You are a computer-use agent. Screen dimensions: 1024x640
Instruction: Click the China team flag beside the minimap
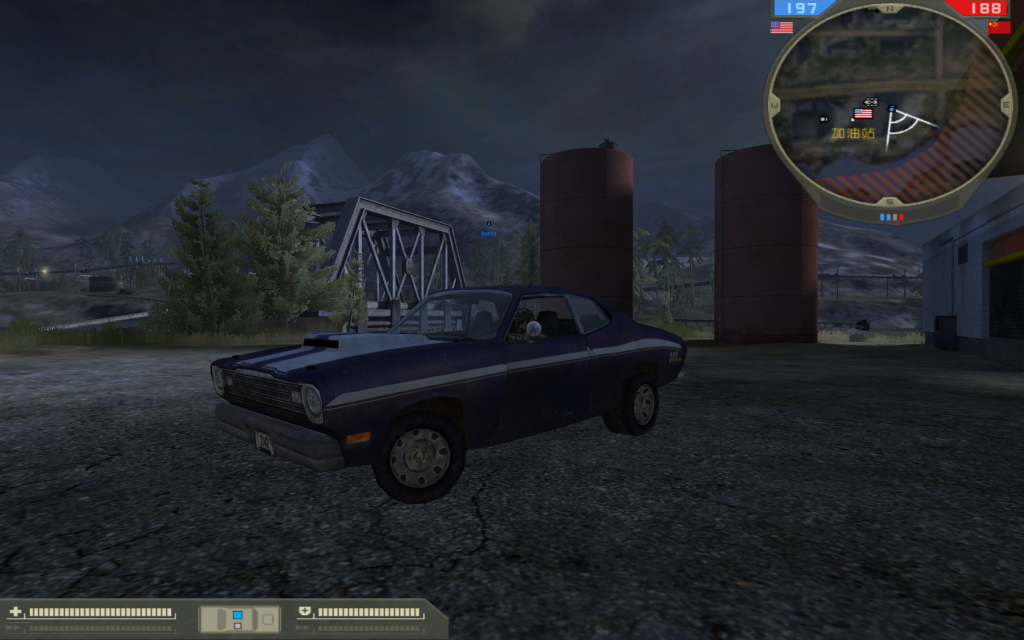[x=999, y=28]
